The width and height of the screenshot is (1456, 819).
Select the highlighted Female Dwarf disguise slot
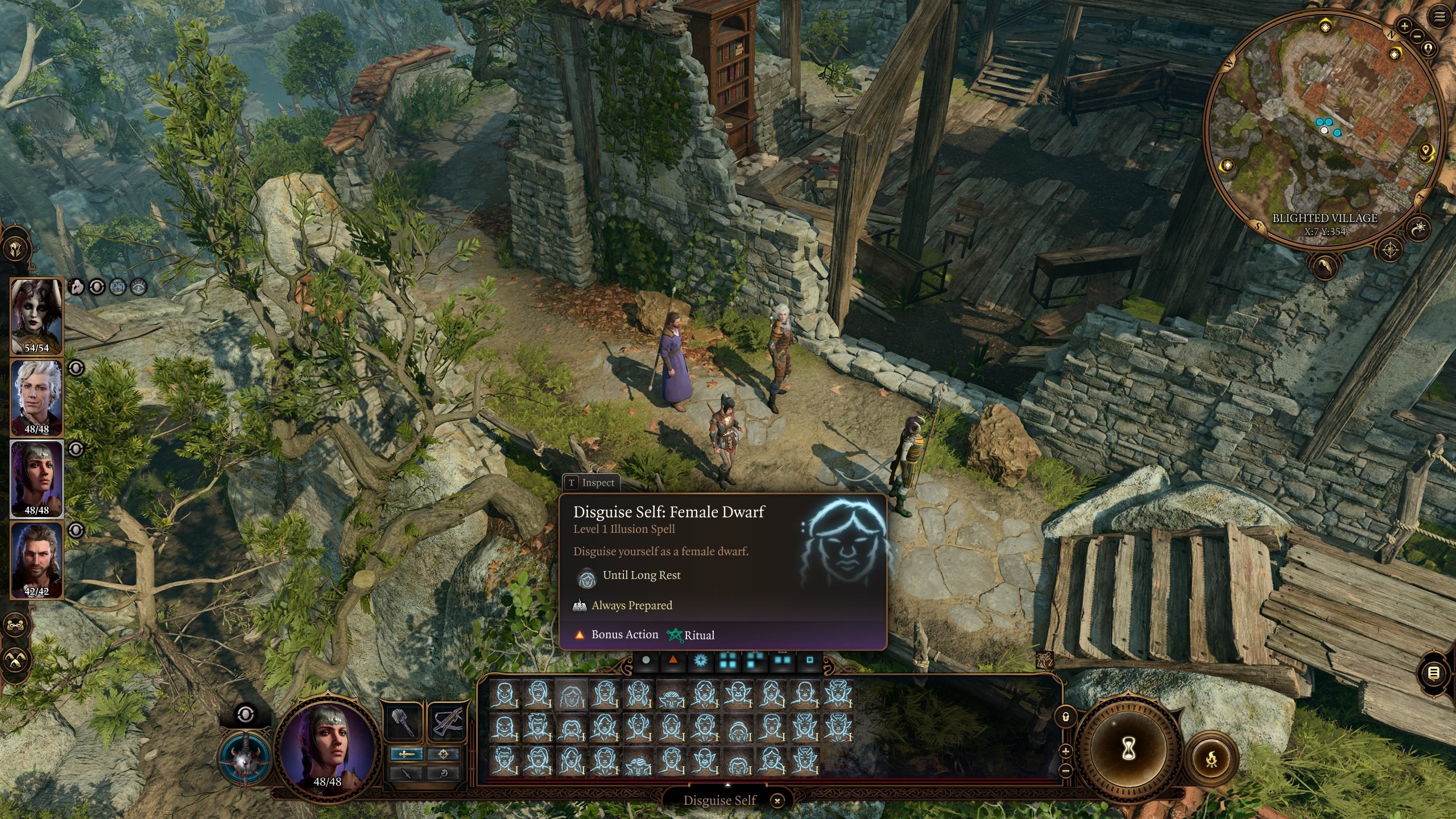pos(571,695)
